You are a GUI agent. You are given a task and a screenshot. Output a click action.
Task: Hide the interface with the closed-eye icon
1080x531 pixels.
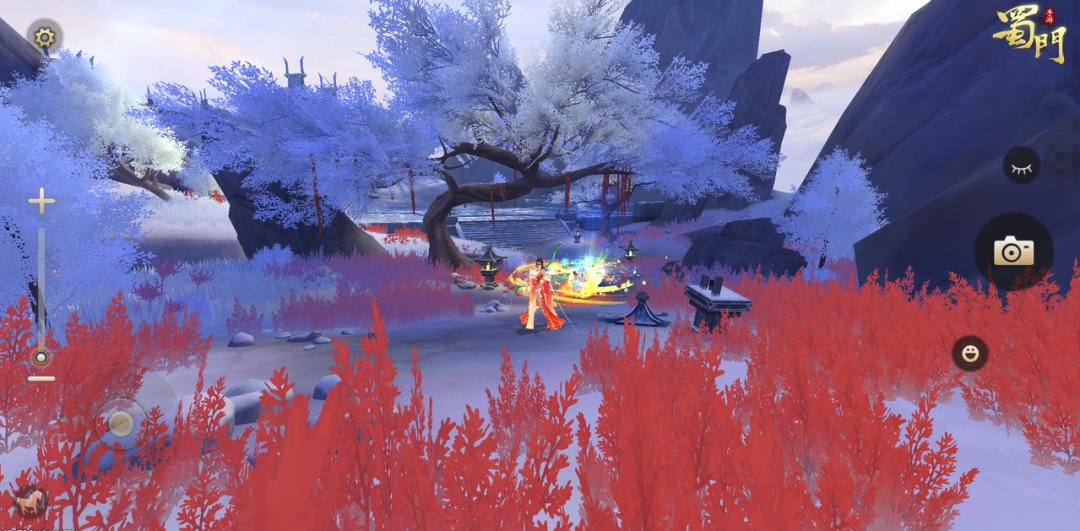[1021, 166]
